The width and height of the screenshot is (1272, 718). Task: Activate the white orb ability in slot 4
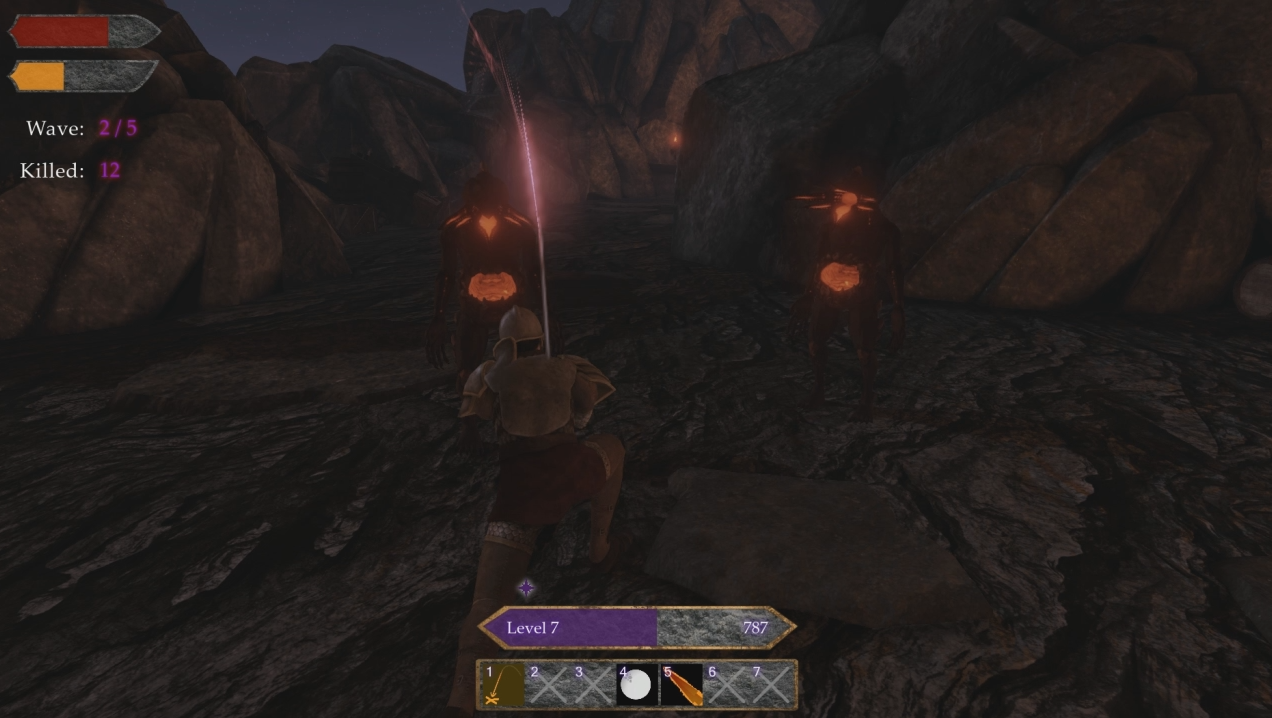[x=636, y=685]
